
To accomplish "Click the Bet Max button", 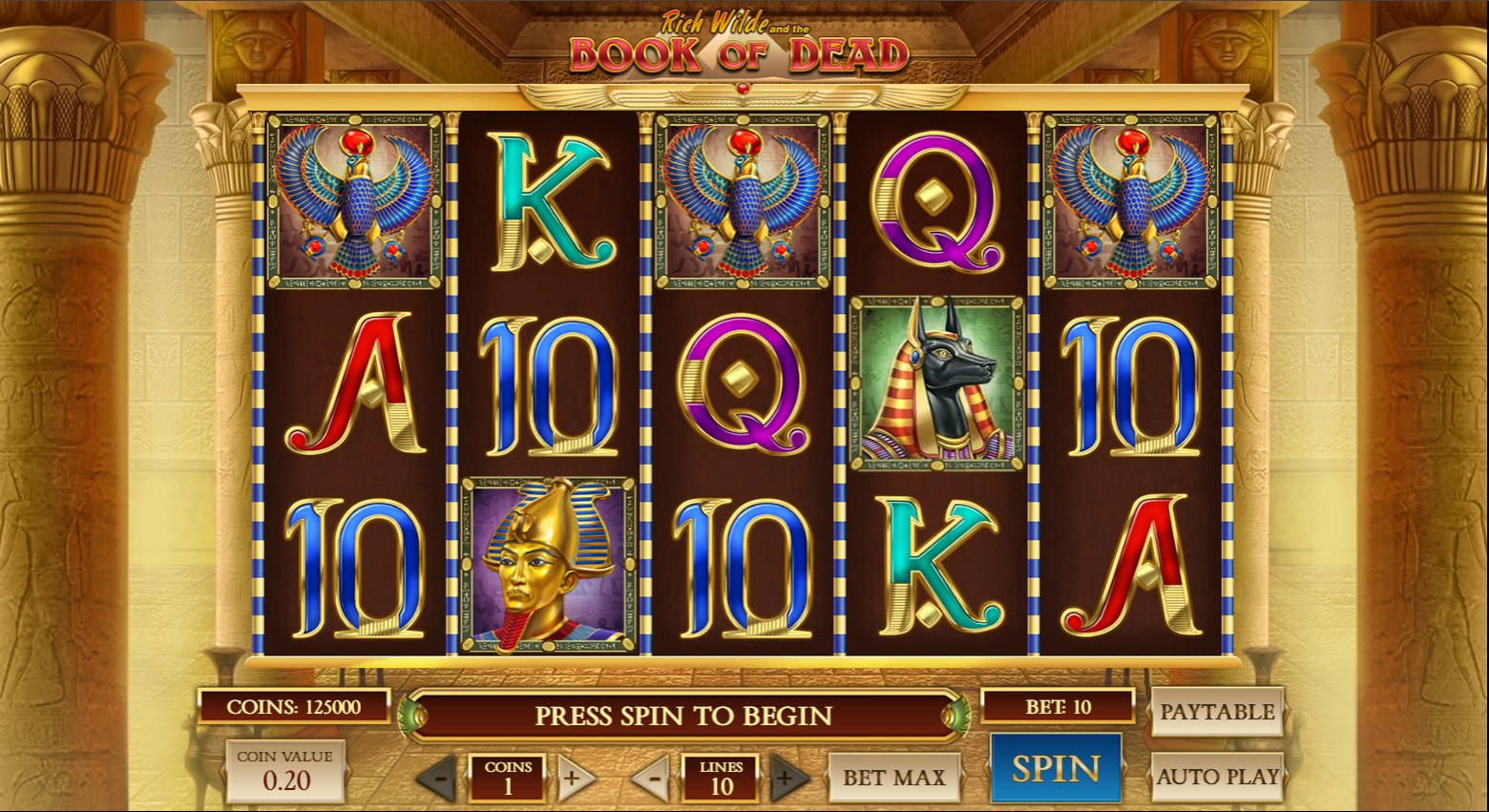I will [x=893, y=778].
